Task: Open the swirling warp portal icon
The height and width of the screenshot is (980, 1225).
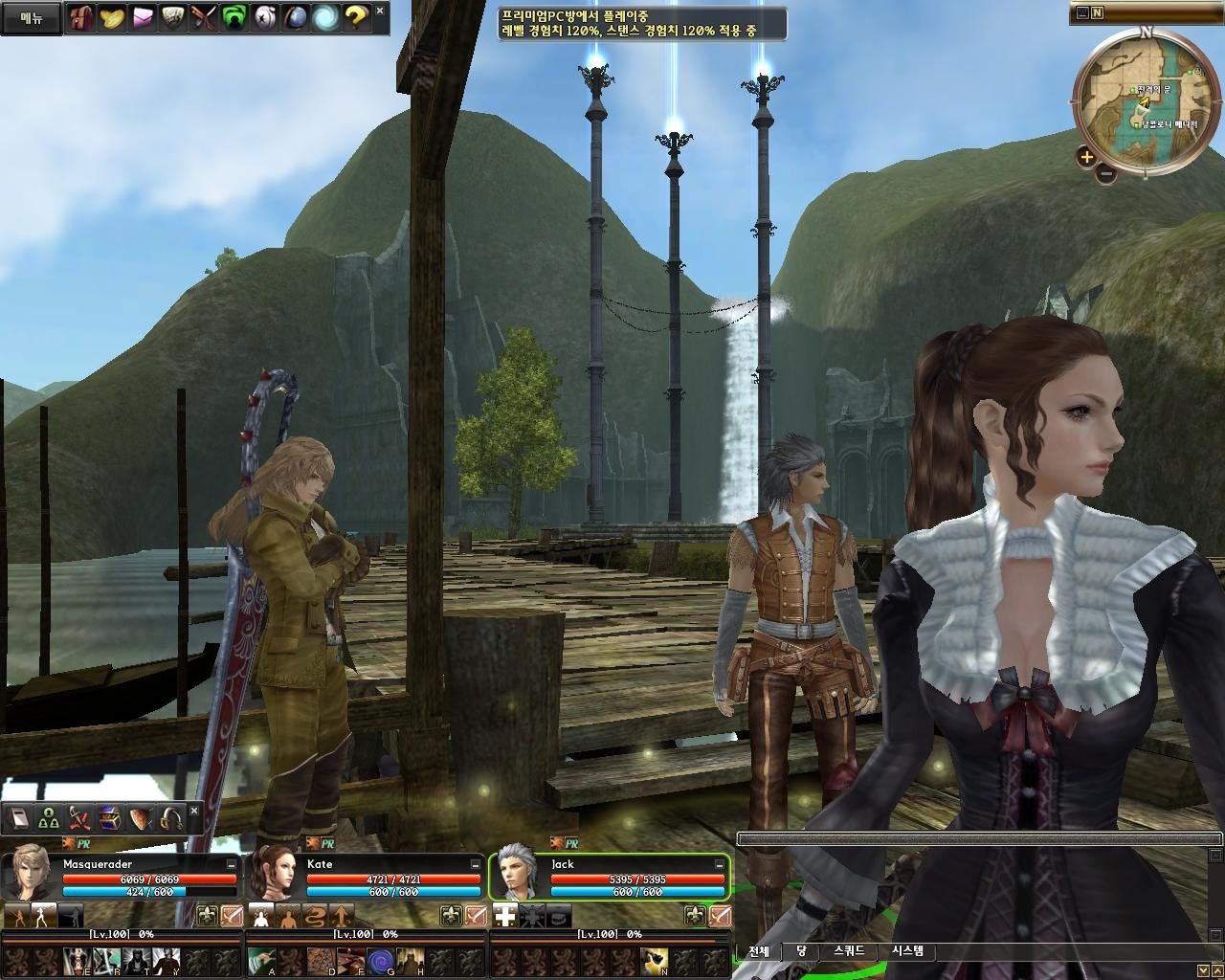Action: coord(323,16)
